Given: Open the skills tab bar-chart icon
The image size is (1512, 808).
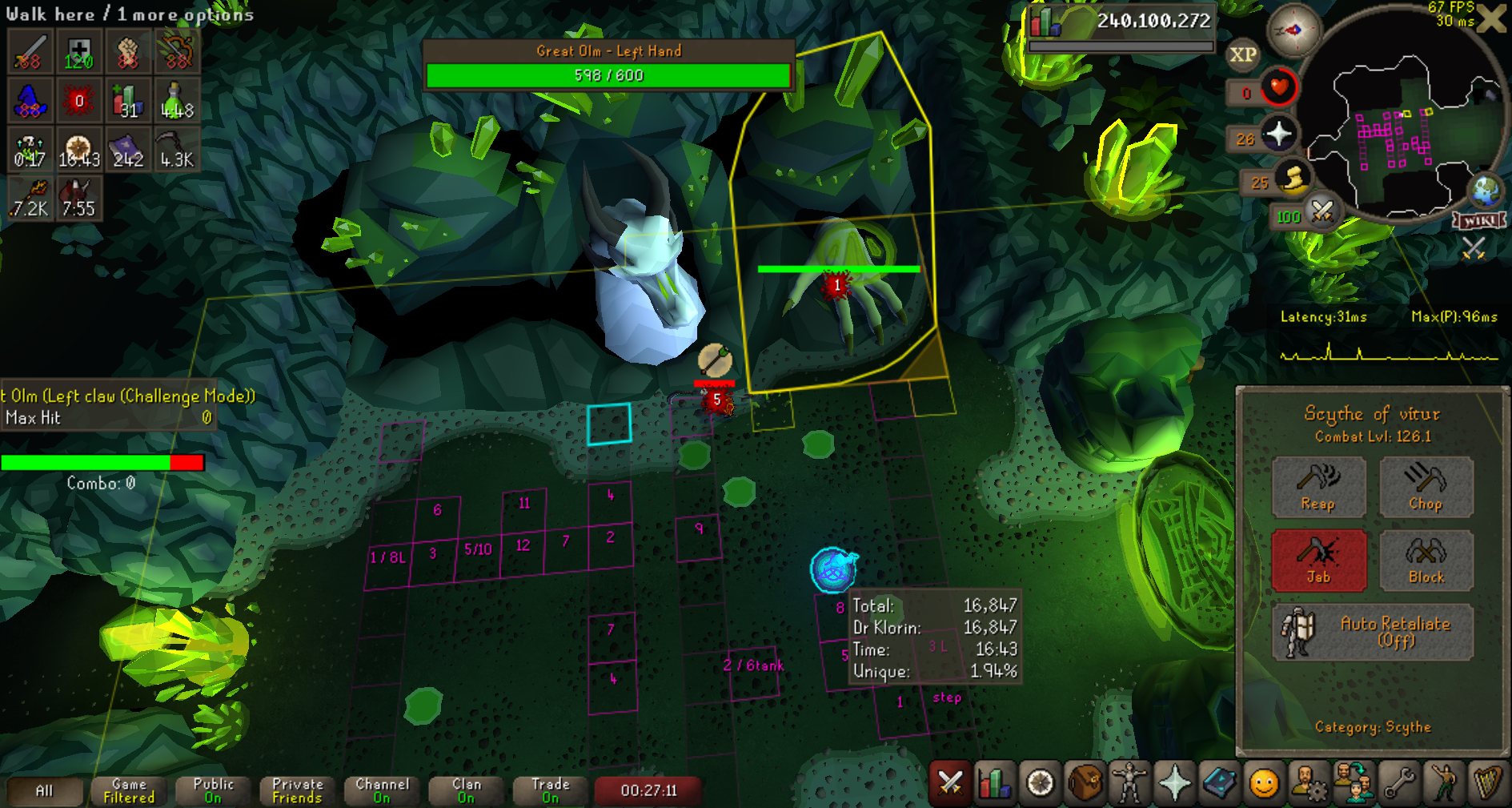Looking at the screenshot, I should [x=994, y=782].
